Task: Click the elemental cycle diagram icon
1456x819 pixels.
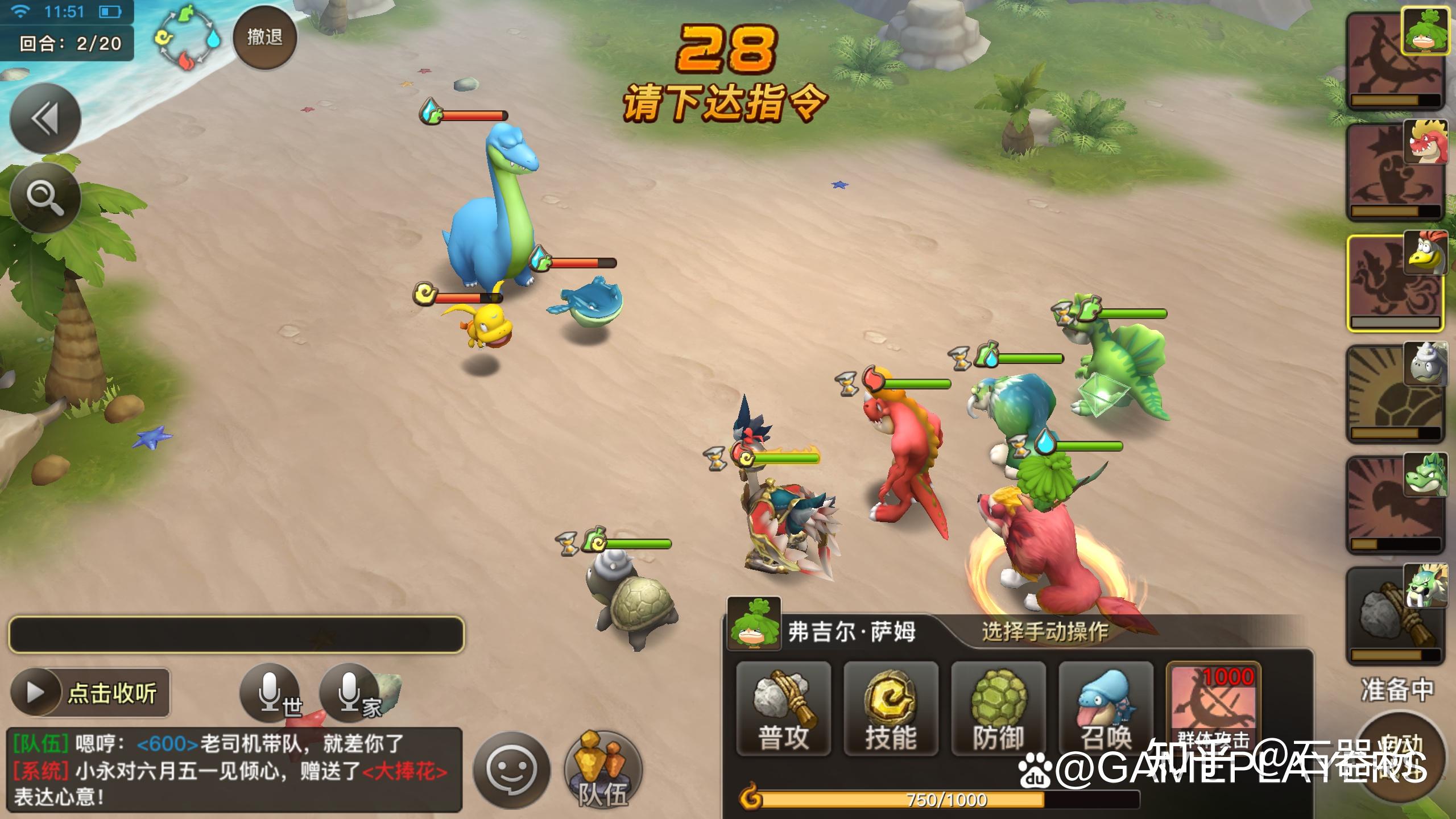Action: click(188, 40)
